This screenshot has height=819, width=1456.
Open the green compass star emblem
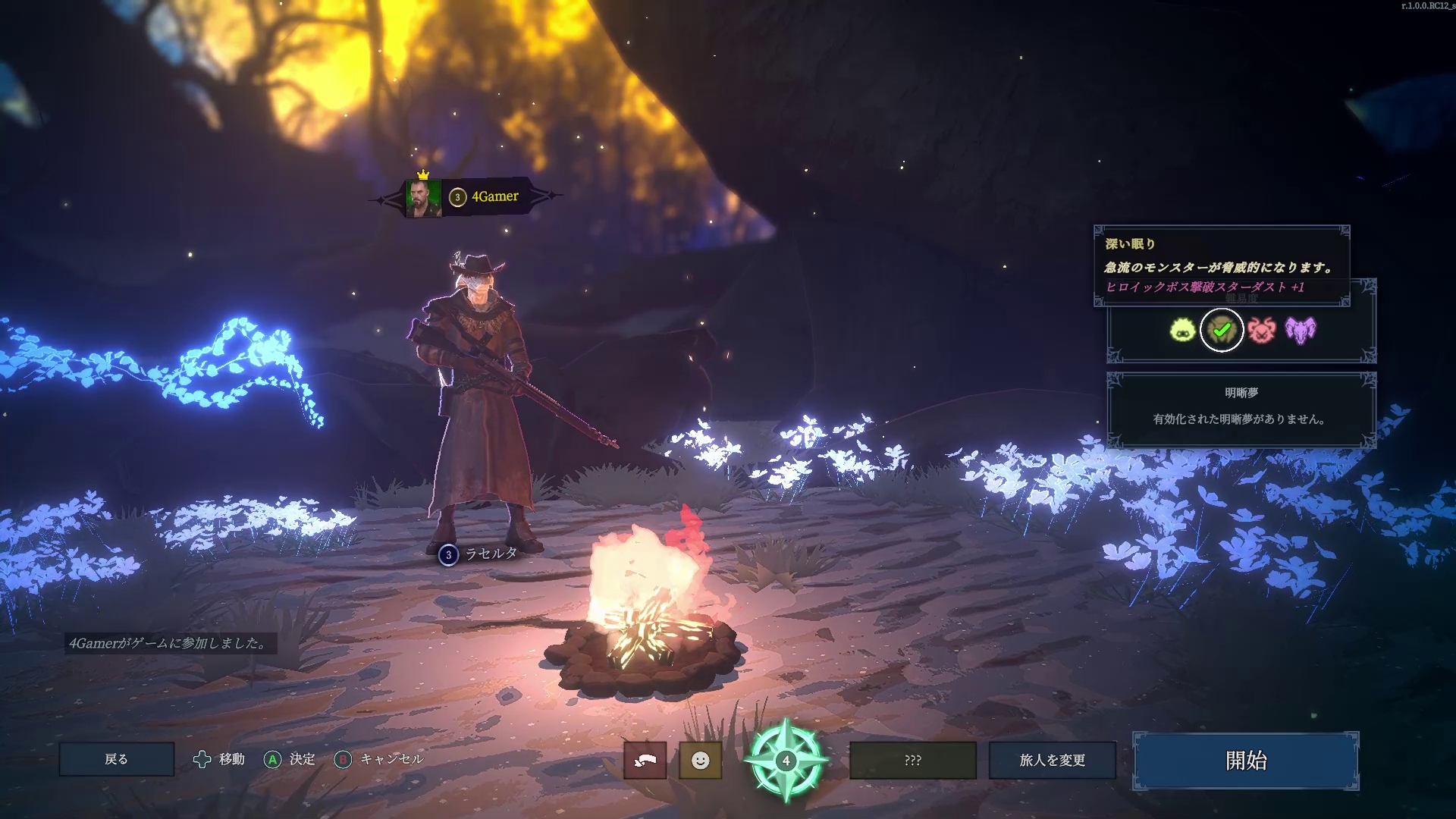pyautogui.click(x=786, y=760)
